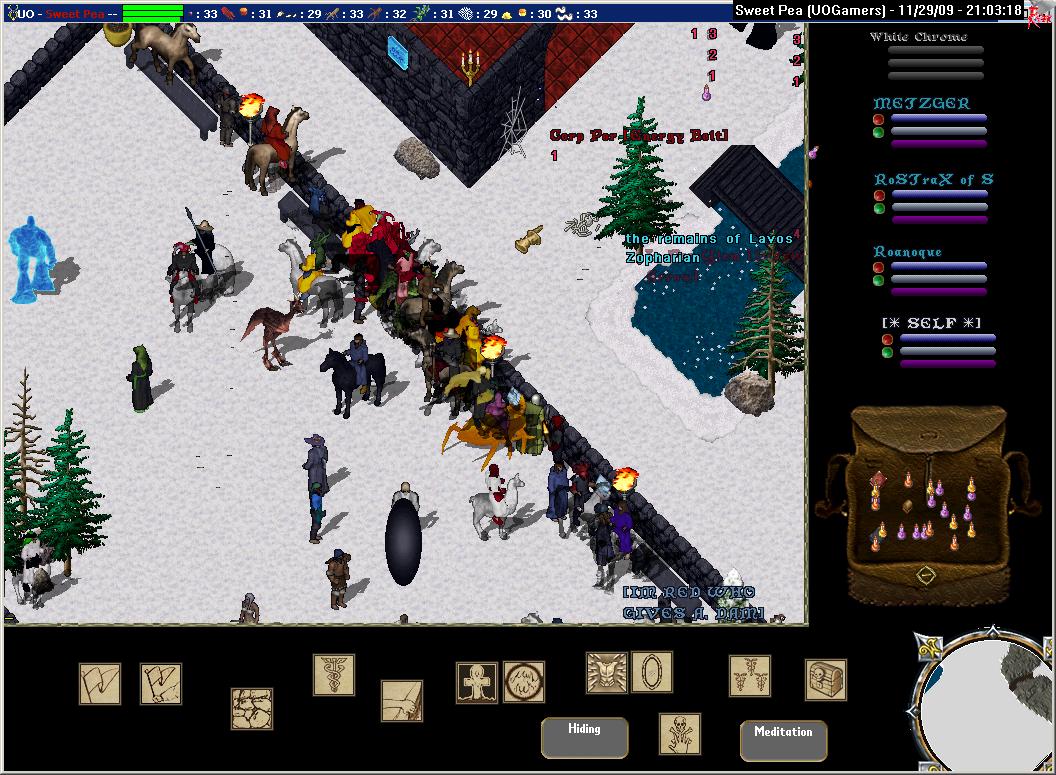This screenshot has height=775, width=1056.
Task: Select METZGER's party status bar
Action: 938,124
